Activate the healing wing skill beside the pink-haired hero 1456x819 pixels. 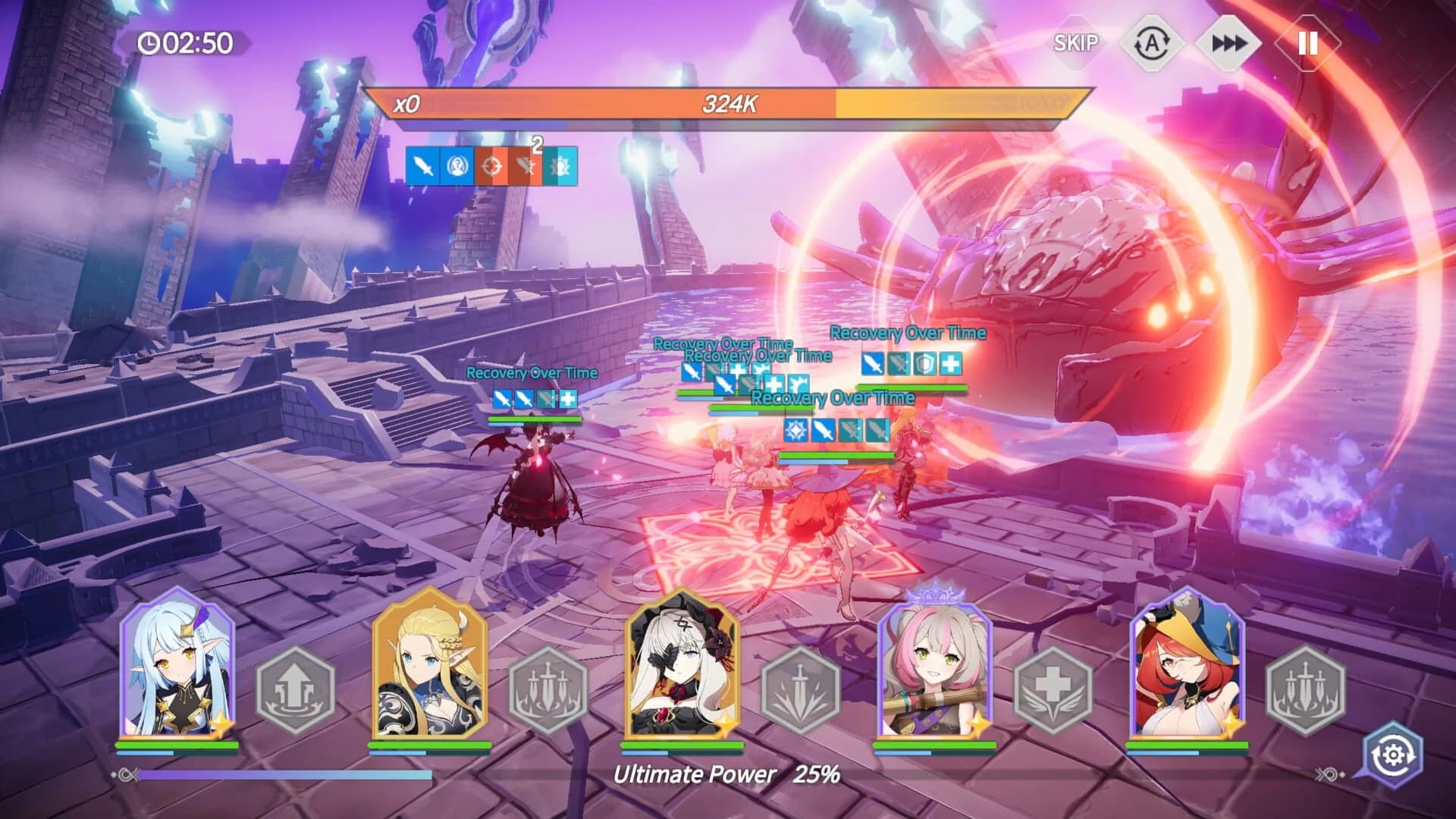[x=1056, y=686]
